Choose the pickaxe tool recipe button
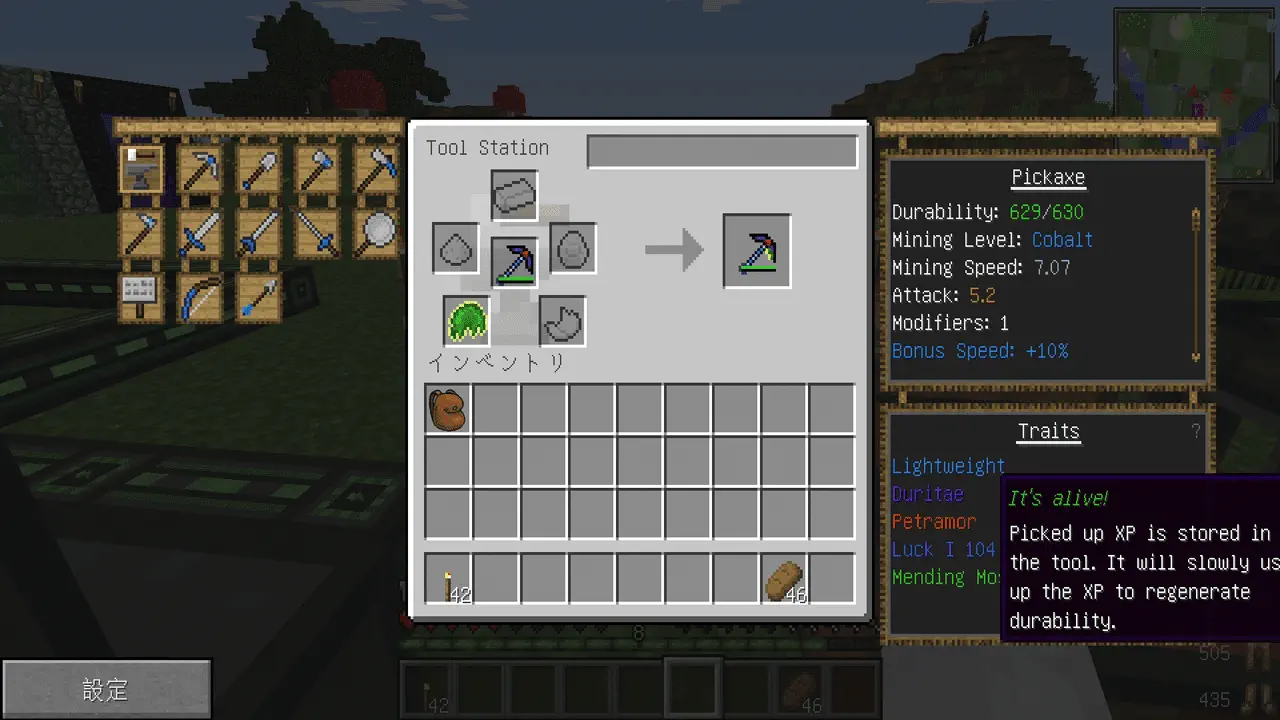Image resolution: width=1280 pixels, height=720 pixels. tap(201, 169)
